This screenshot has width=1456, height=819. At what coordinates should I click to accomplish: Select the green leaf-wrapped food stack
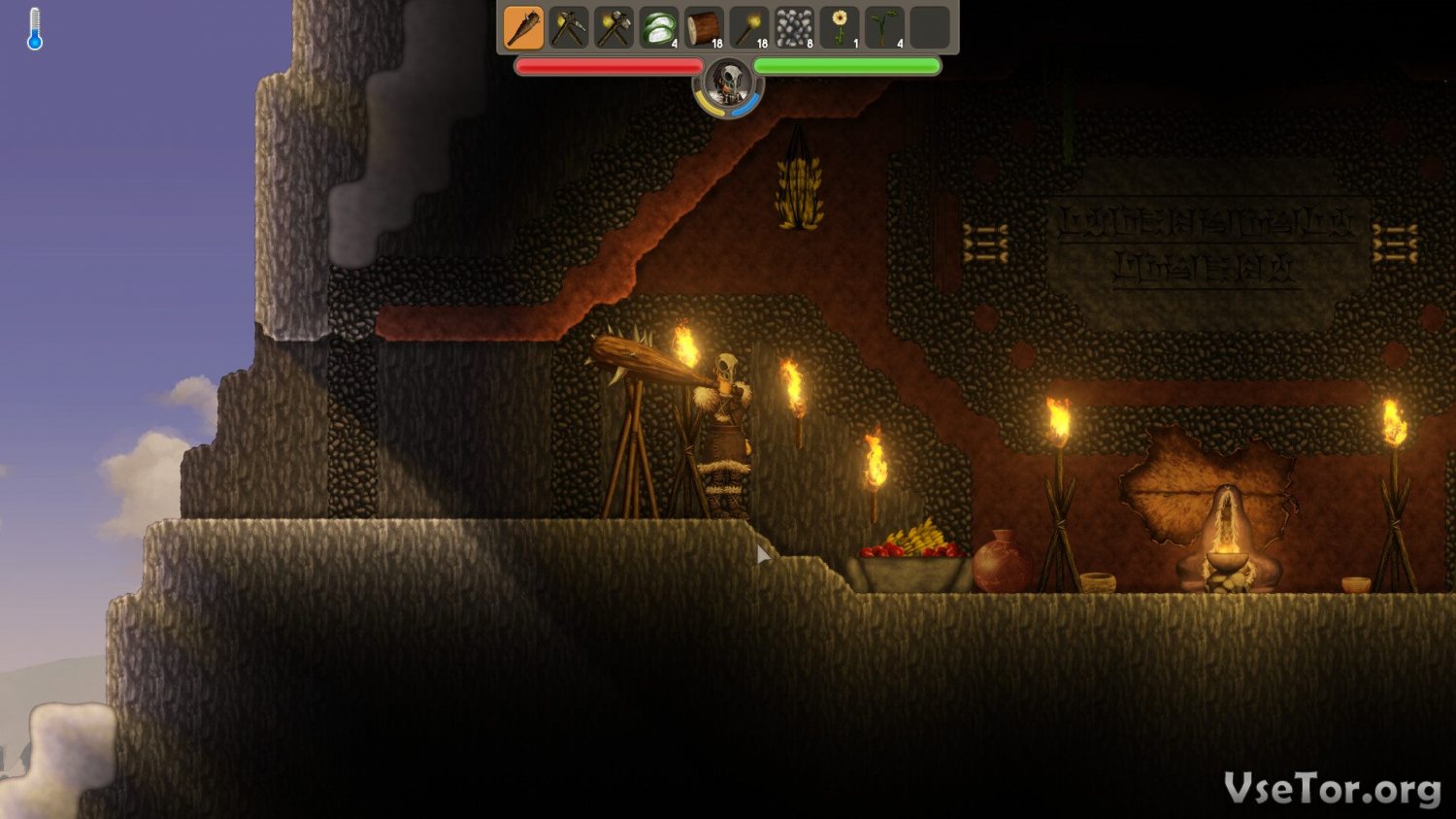point(659,27)
